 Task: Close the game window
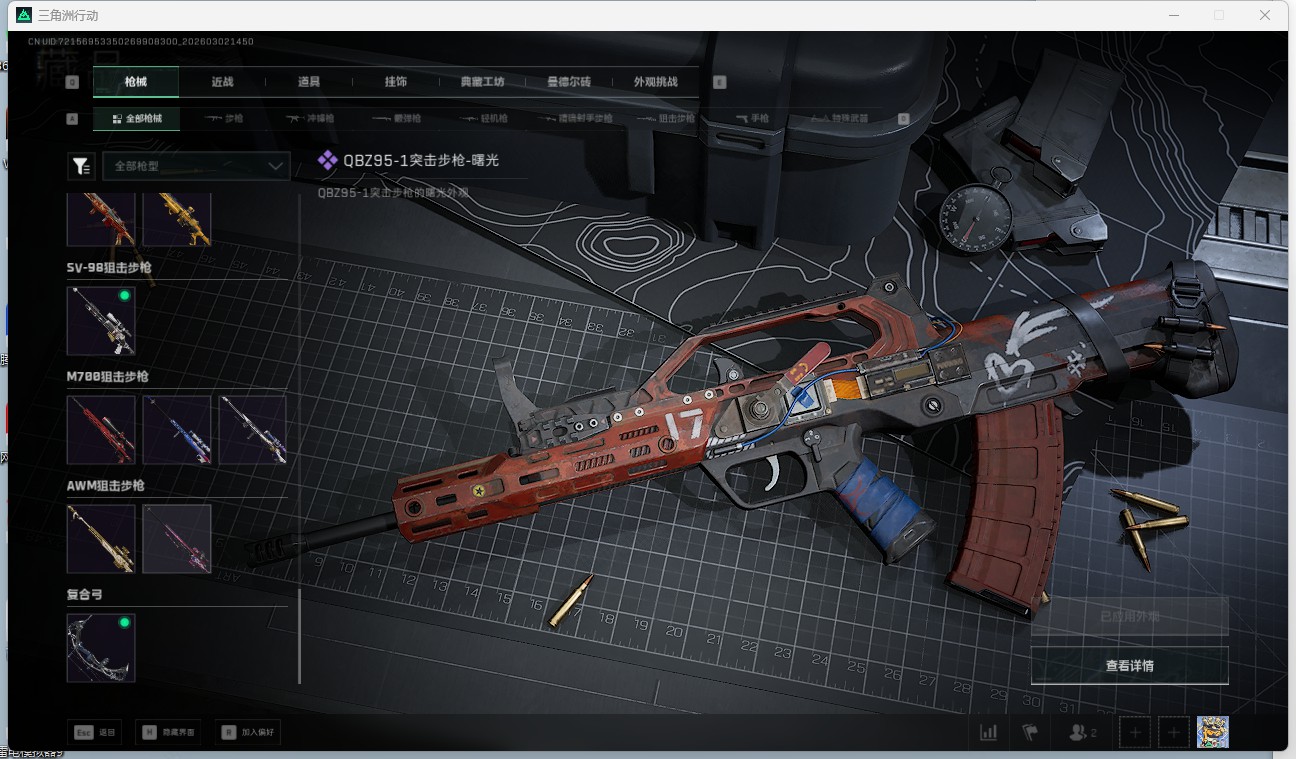pyautogui.click(x=1265, y=15)
